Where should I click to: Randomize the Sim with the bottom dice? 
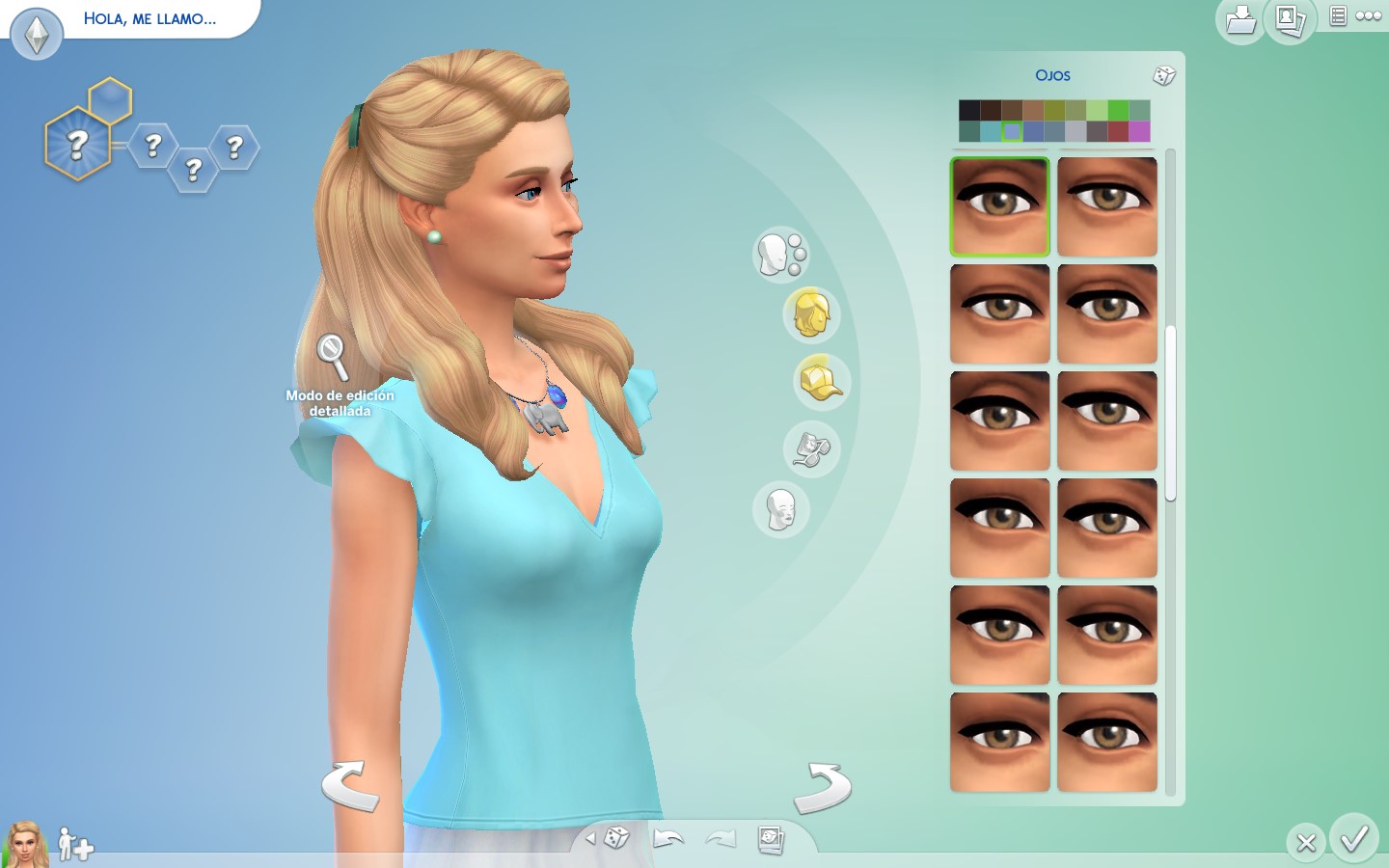pos(619,839)
